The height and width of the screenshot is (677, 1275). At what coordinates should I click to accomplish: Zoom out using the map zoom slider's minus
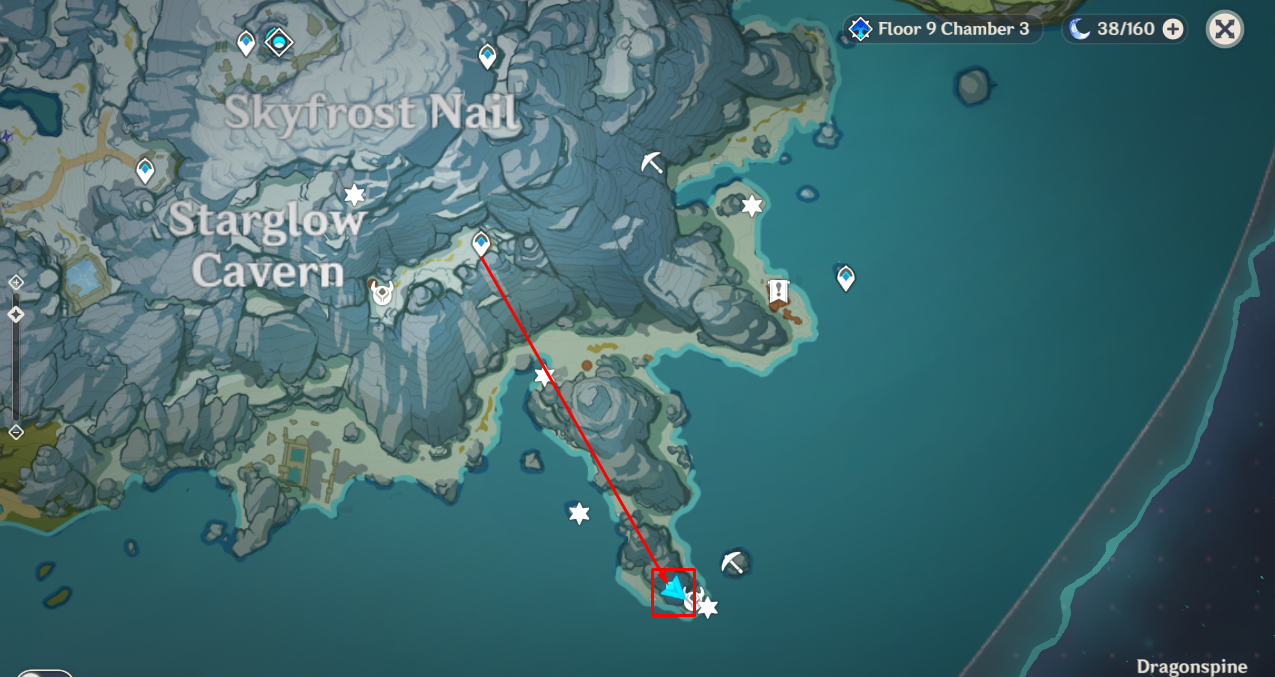click(16, 432)
